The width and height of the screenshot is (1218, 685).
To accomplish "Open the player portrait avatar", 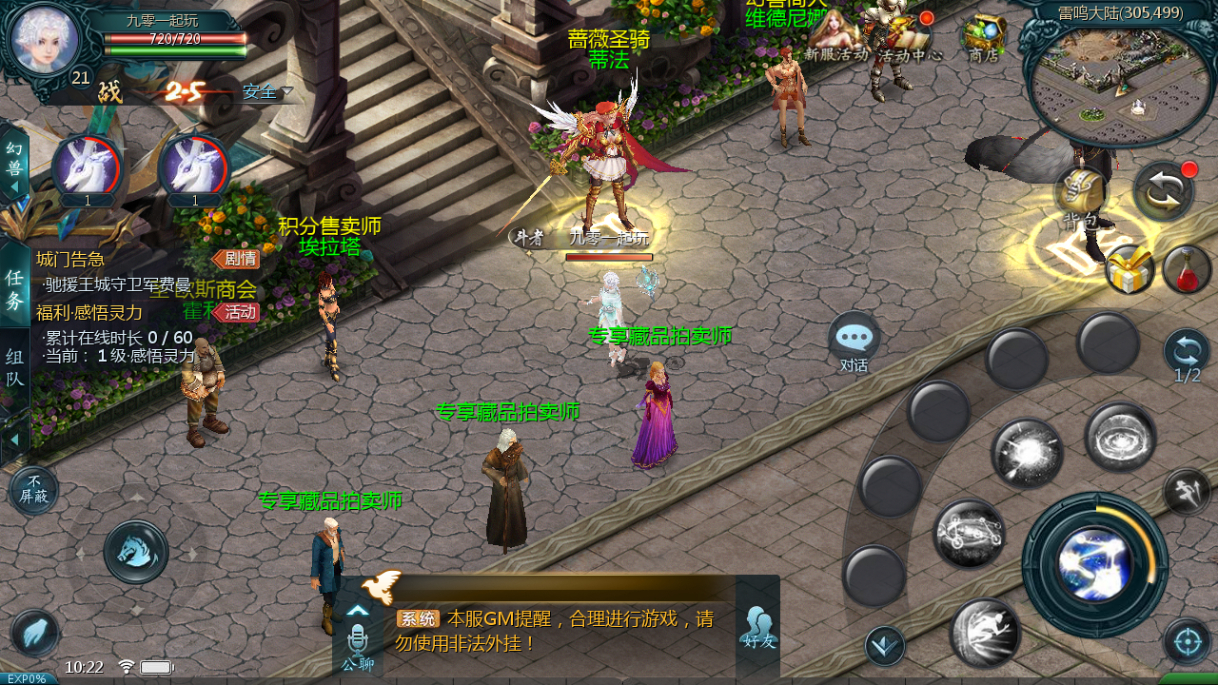I will pyautogui.click(x=44, y=38).
